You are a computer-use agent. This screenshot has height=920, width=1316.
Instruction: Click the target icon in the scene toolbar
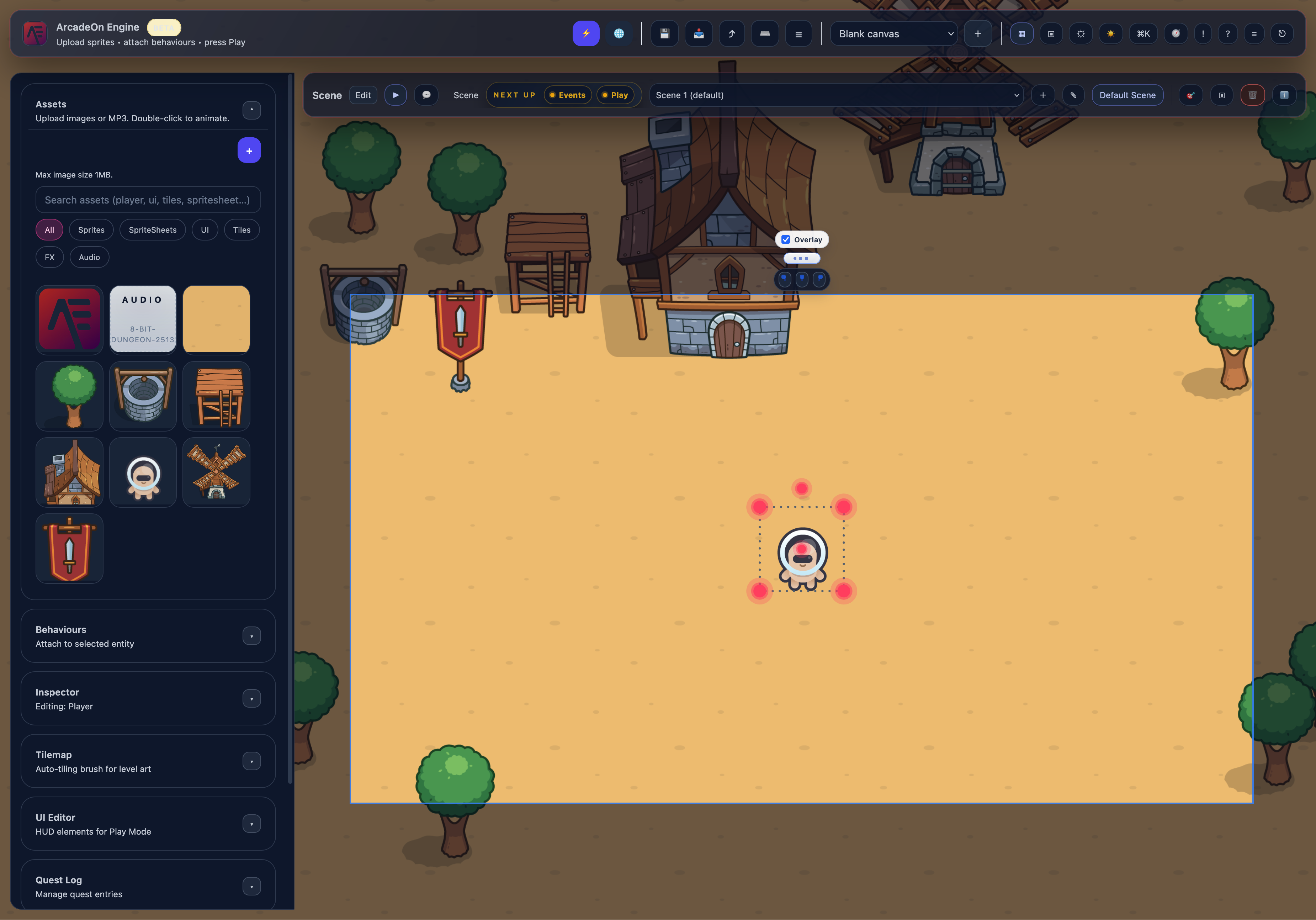coord(1190,95)
